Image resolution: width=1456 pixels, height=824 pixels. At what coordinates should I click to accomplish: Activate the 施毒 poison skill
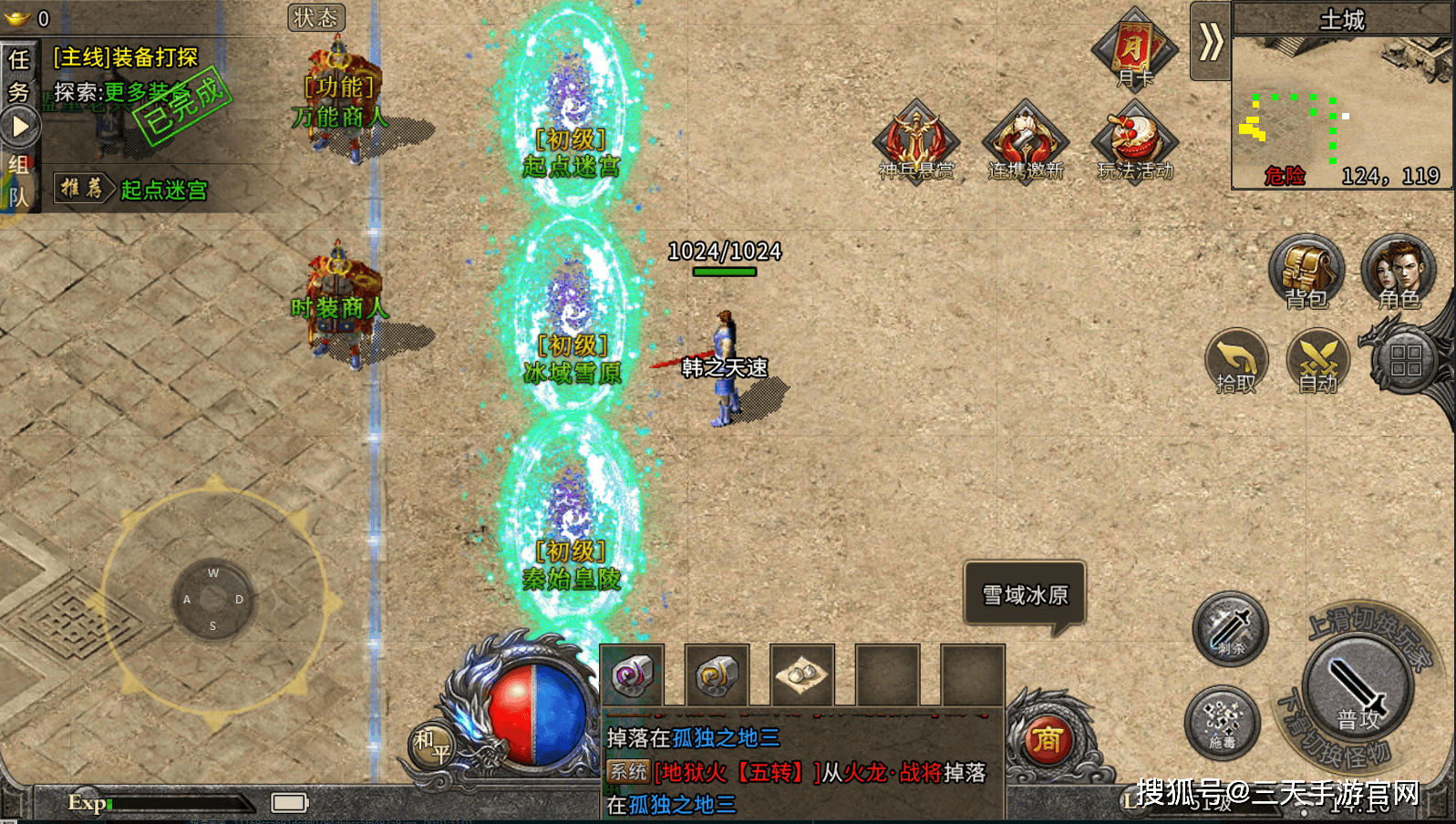[1222, 723]
